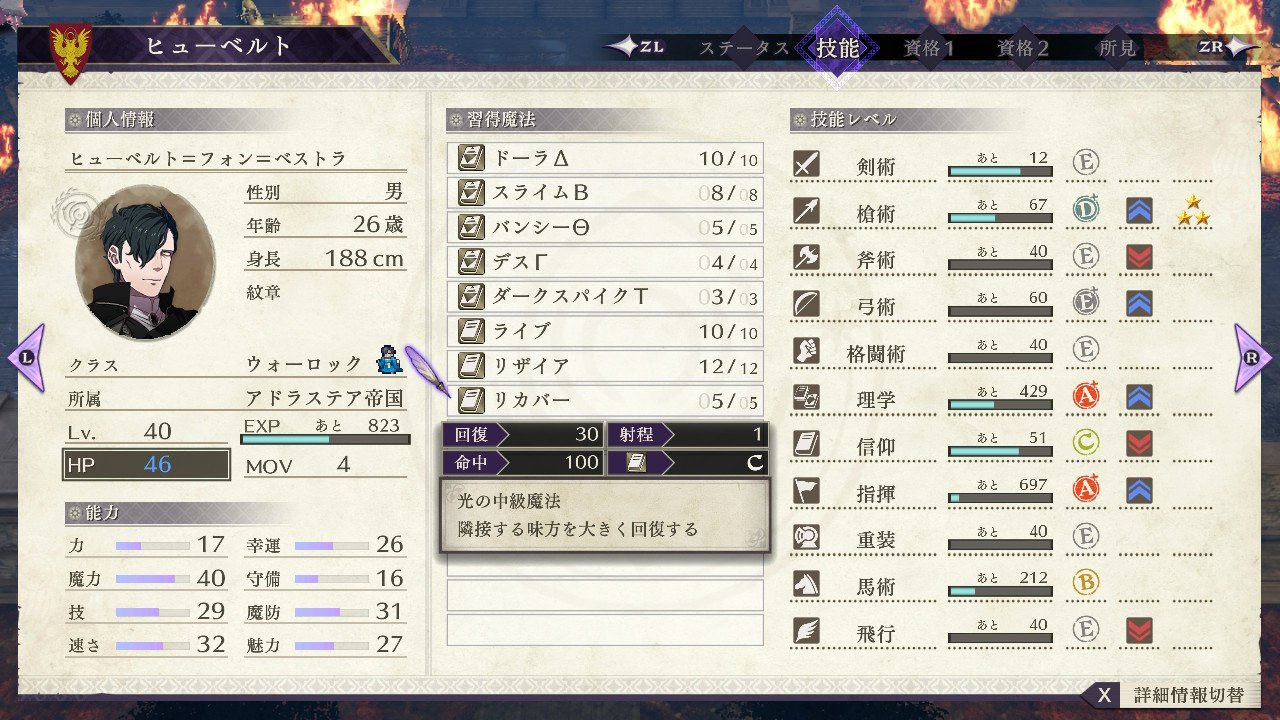The image size is (1280, 720).
Task: Select the HP stat box
Action: pos(146,465)
